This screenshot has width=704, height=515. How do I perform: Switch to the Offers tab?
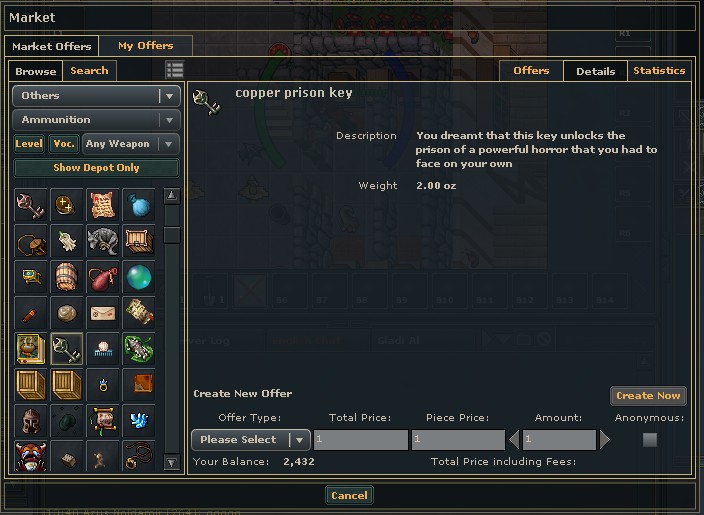click(531, 71)
